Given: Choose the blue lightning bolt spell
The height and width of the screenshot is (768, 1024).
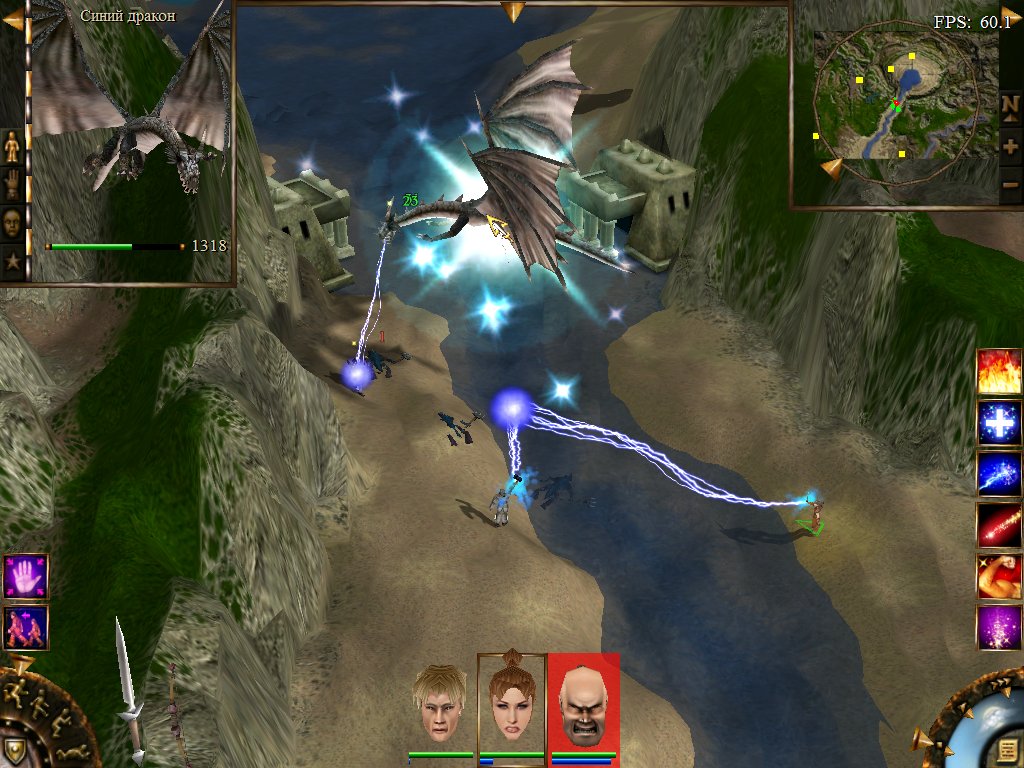Looking at the screenshot, I should pos(999,474).
